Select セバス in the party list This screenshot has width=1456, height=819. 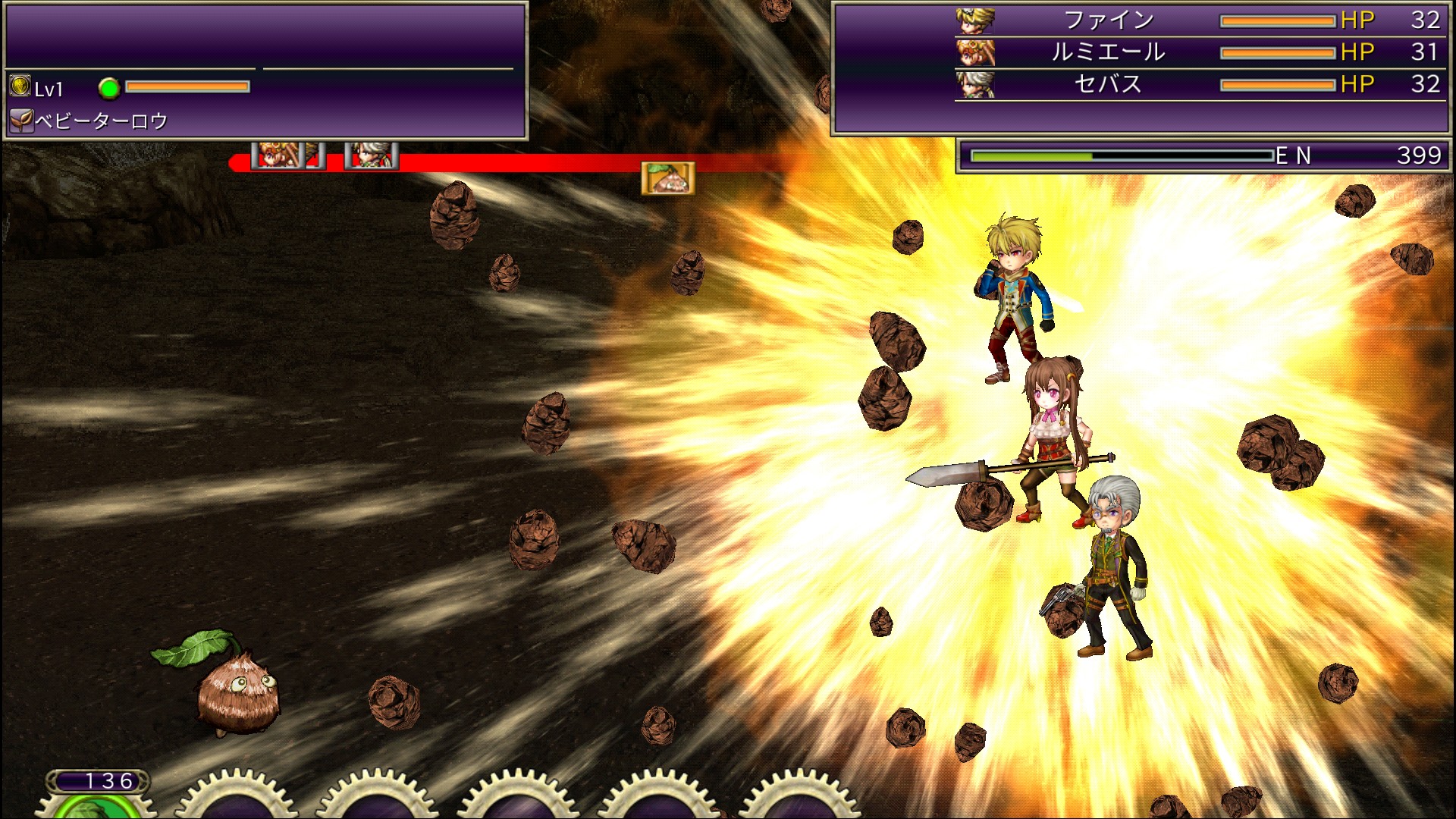tap(1107, 84)
